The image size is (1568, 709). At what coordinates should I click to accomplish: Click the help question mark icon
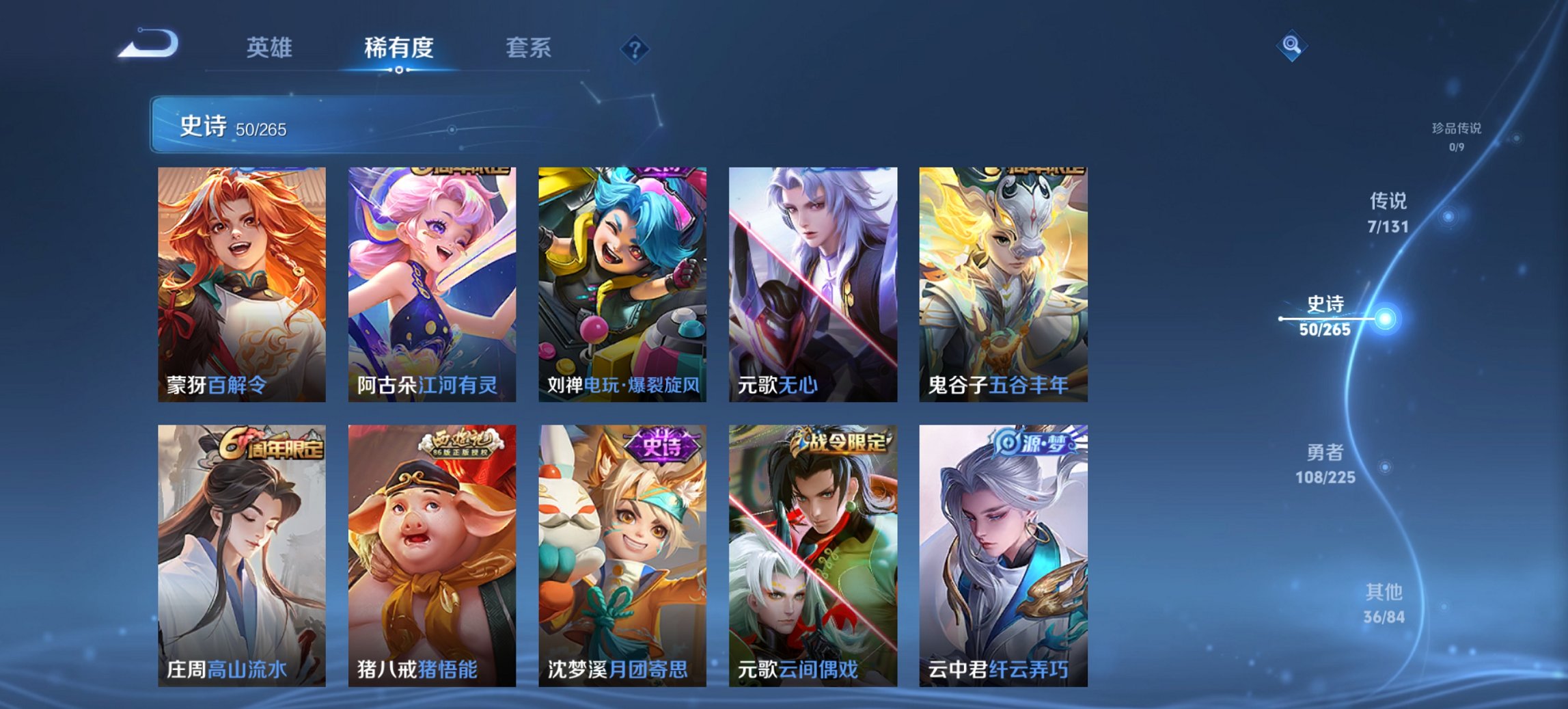[x=635, y=48]
